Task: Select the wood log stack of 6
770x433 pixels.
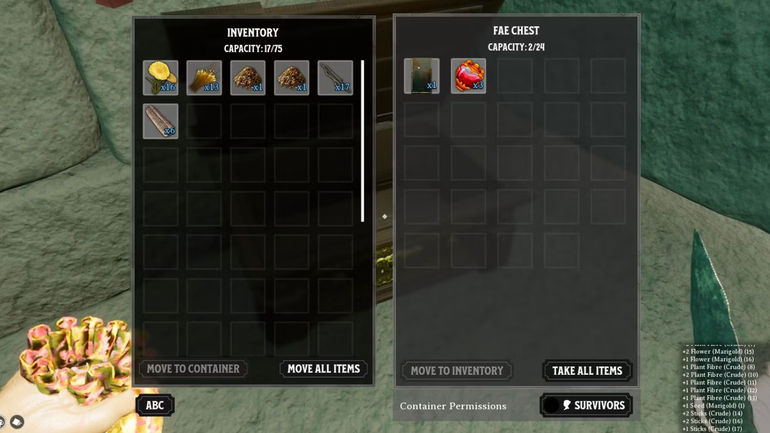Action: tap(160, 121)
